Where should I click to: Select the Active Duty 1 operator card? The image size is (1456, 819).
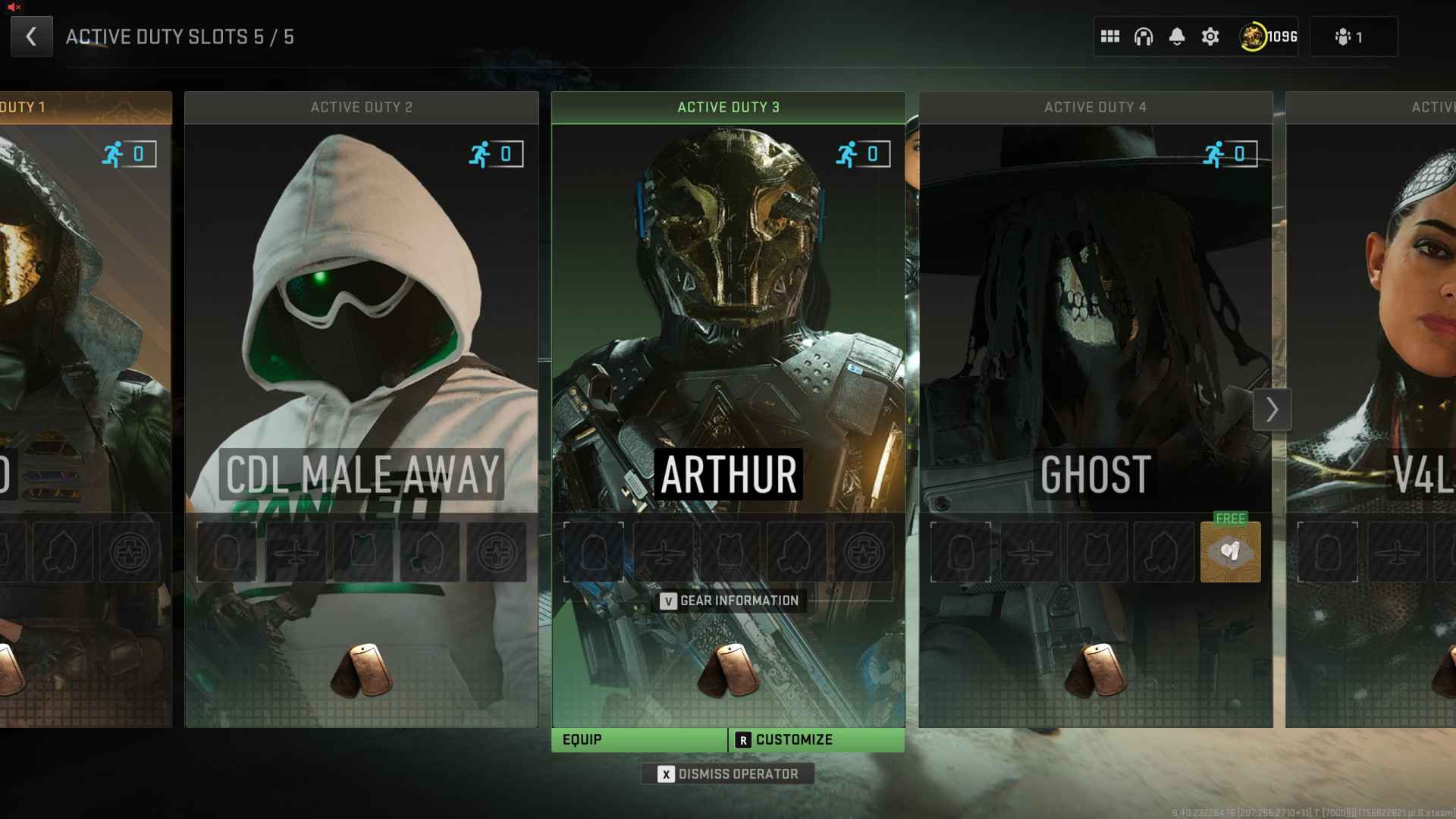[85, 341]
